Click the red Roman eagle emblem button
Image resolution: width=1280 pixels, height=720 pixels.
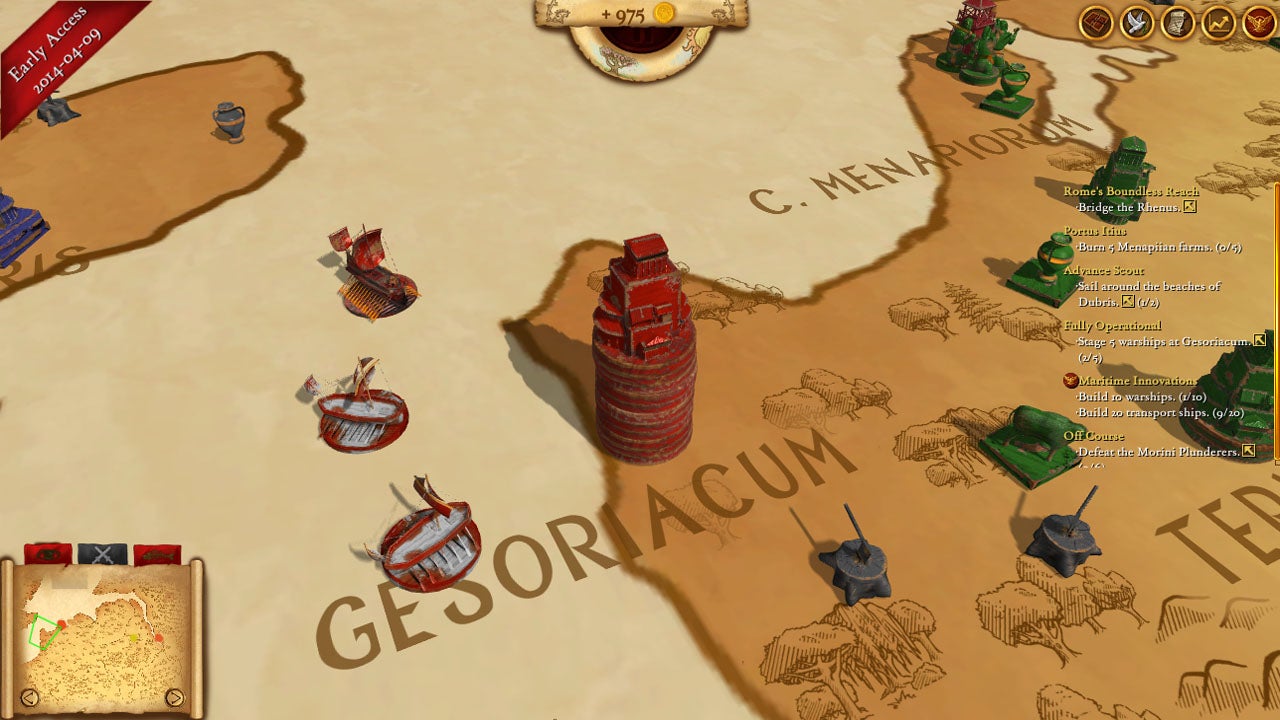1258,22
